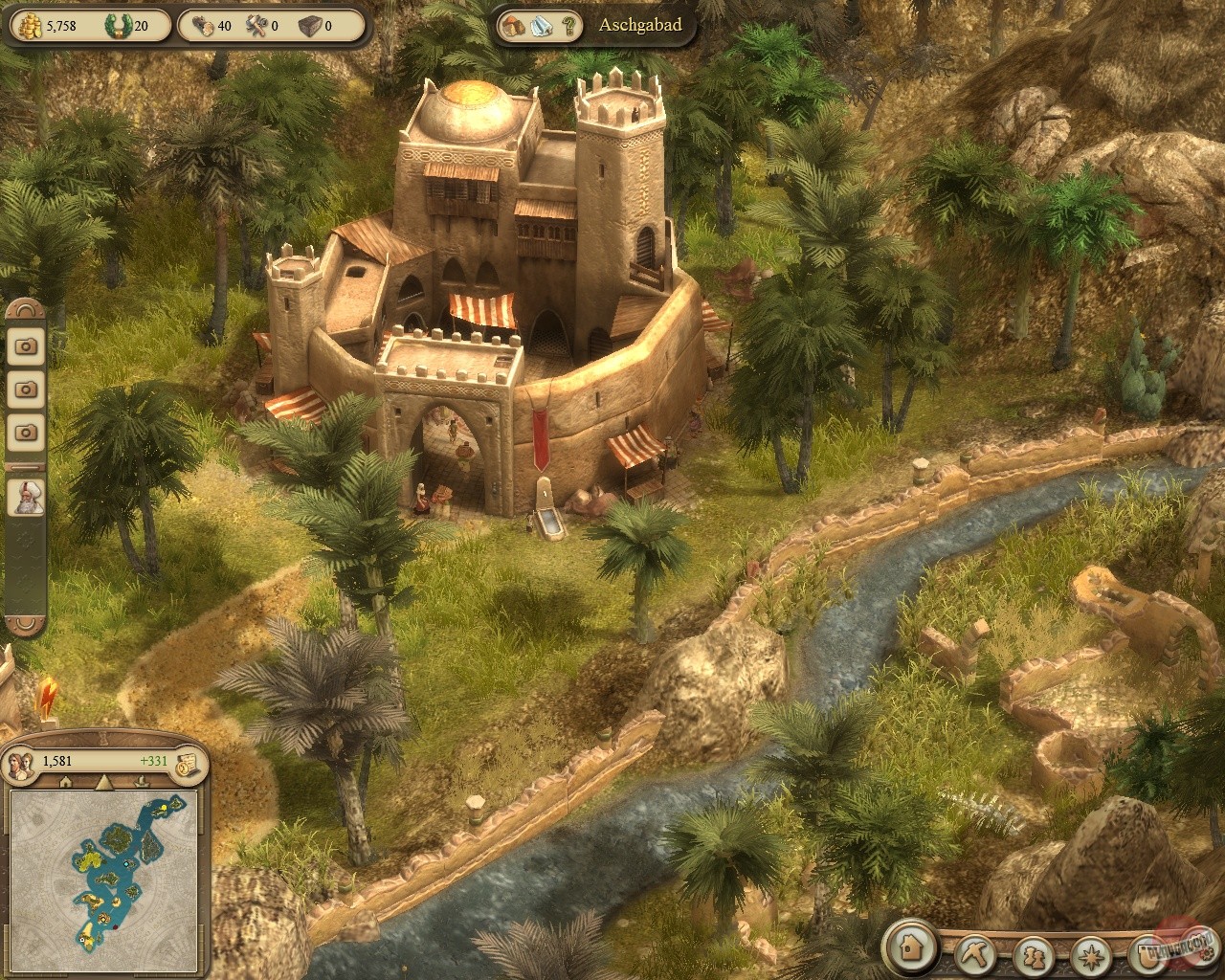Switch minimap to the ship tab
This screenshot has width=1225, height=980.
[142, 782]
